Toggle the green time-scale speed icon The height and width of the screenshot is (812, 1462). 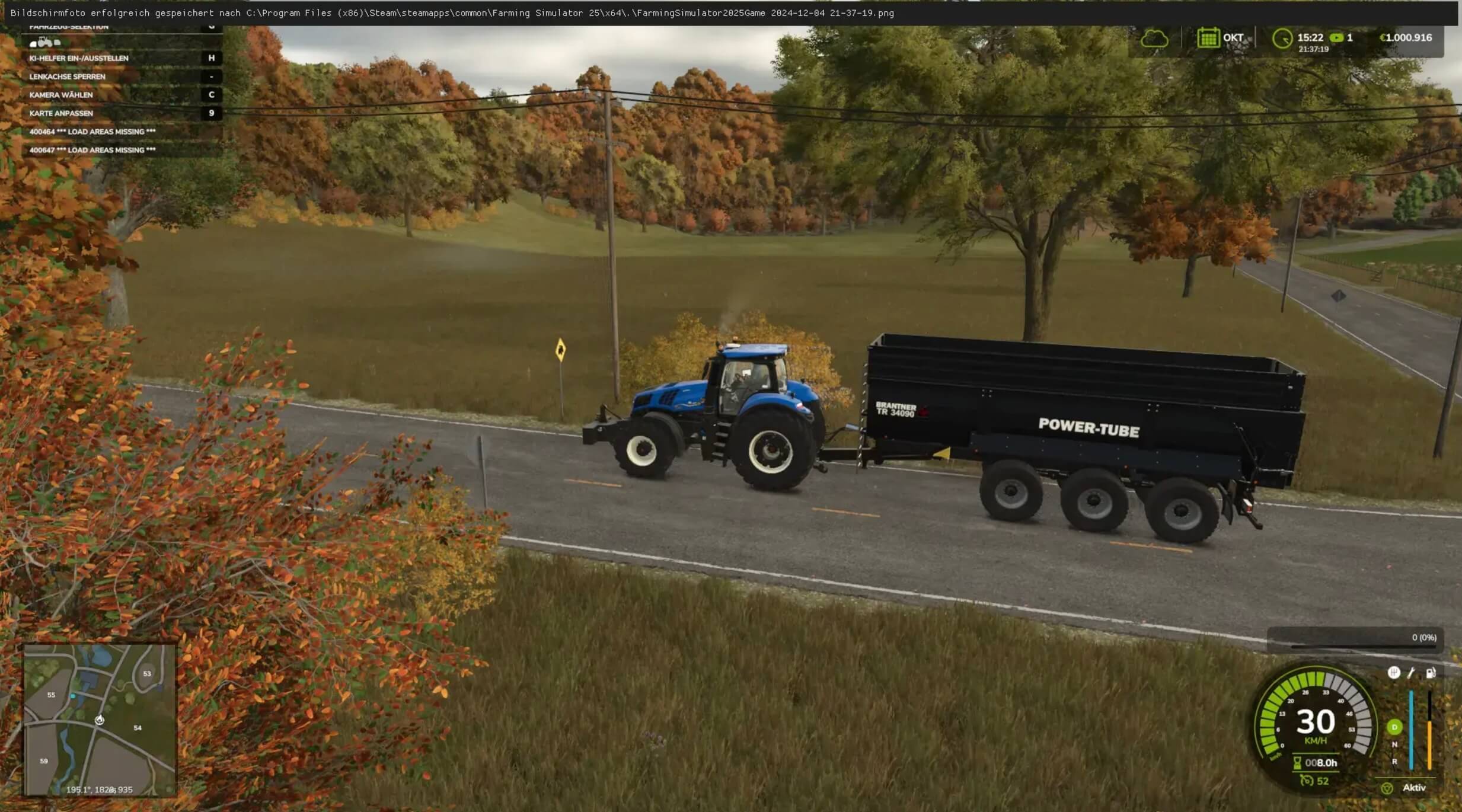pyautogui.click(x=1336, y=37)
